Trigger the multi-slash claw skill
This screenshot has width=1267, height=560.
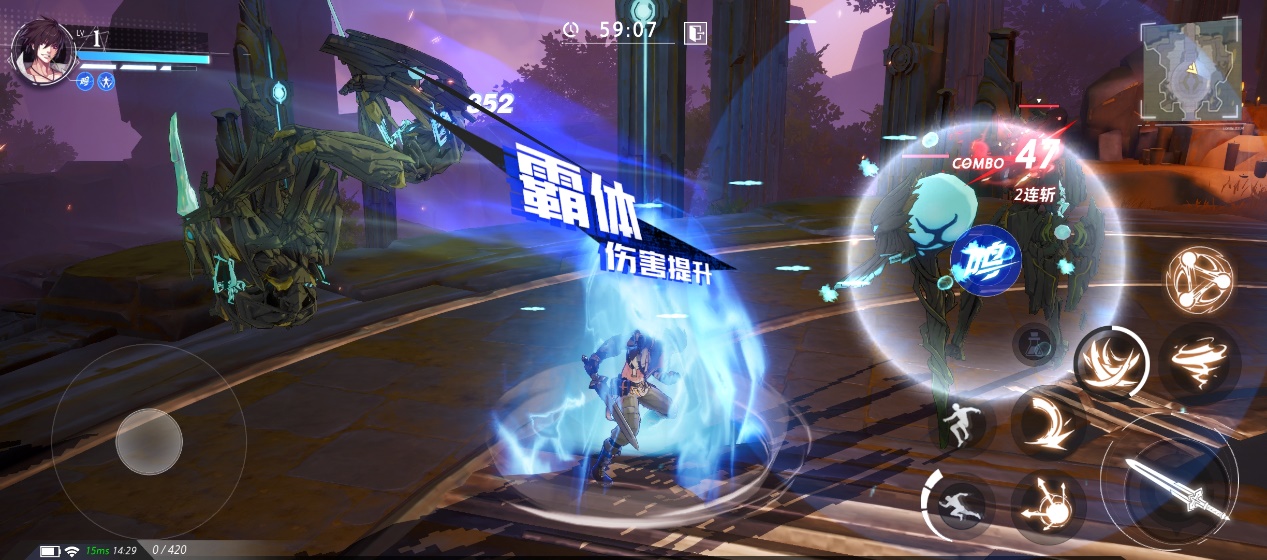coord(1111,361)
